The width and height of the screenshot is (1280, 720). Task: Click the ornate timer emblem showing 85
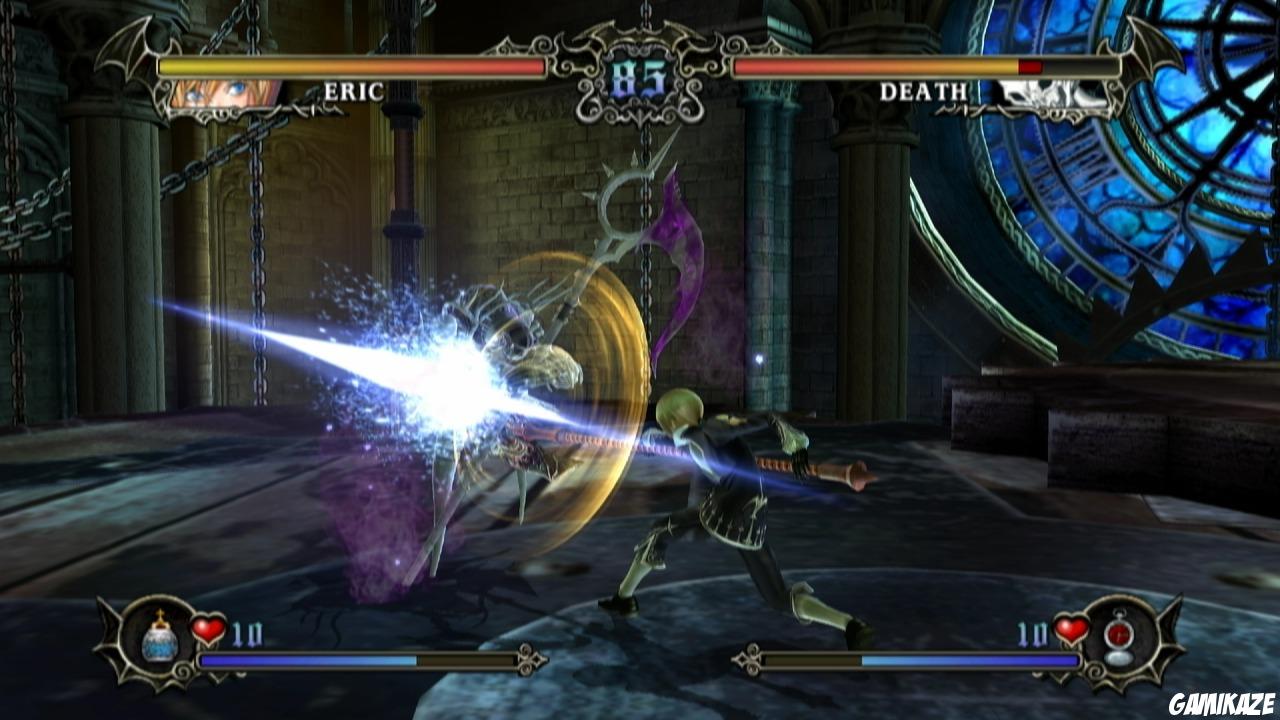pyautogui.click(x=640, y=78)
